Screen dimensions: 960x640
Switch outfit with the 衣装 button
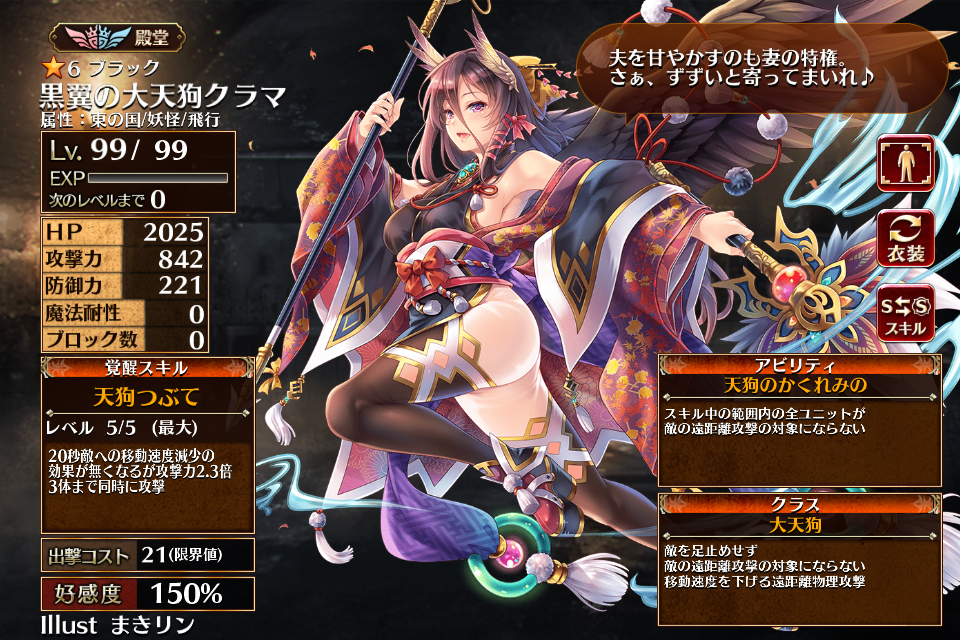(x=906, y=238)
